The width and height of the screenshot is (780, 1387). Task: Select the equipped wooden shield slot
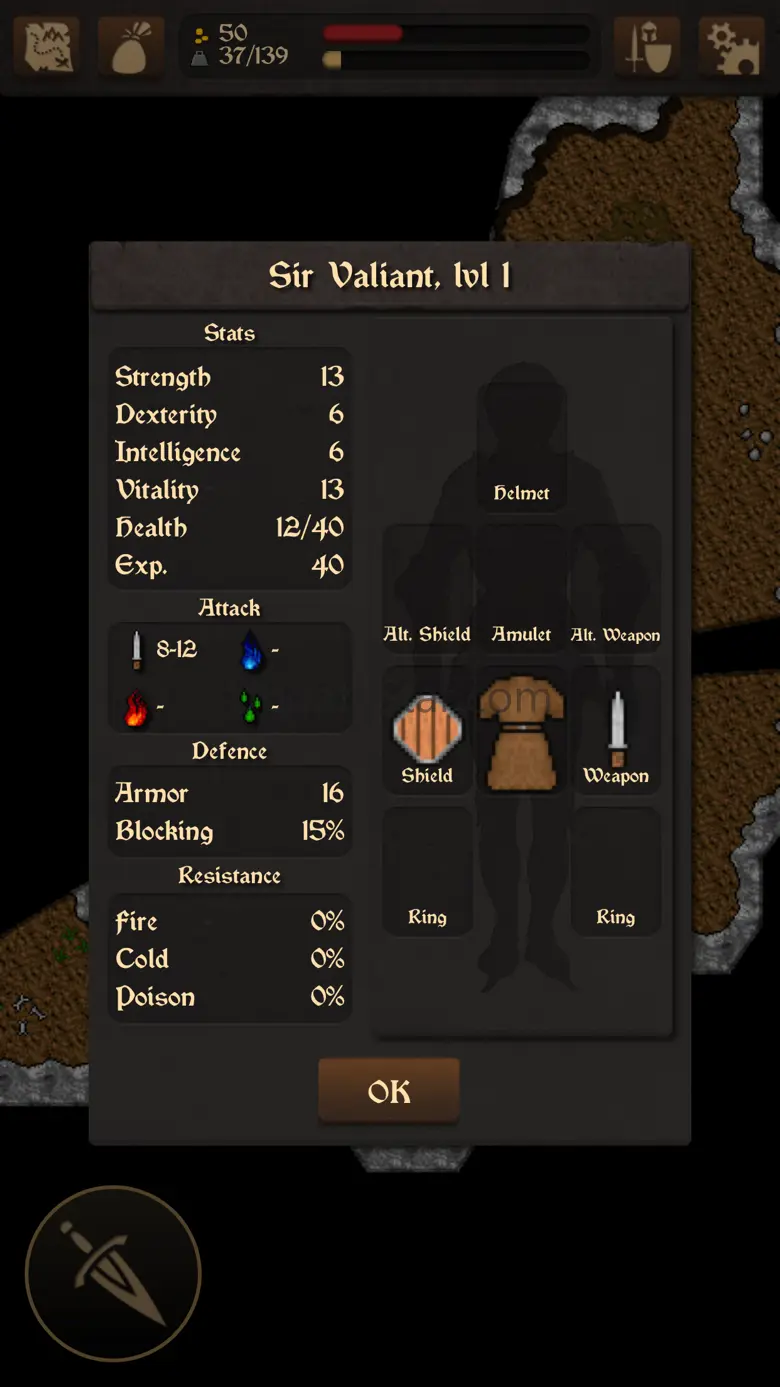pos(427,731)
